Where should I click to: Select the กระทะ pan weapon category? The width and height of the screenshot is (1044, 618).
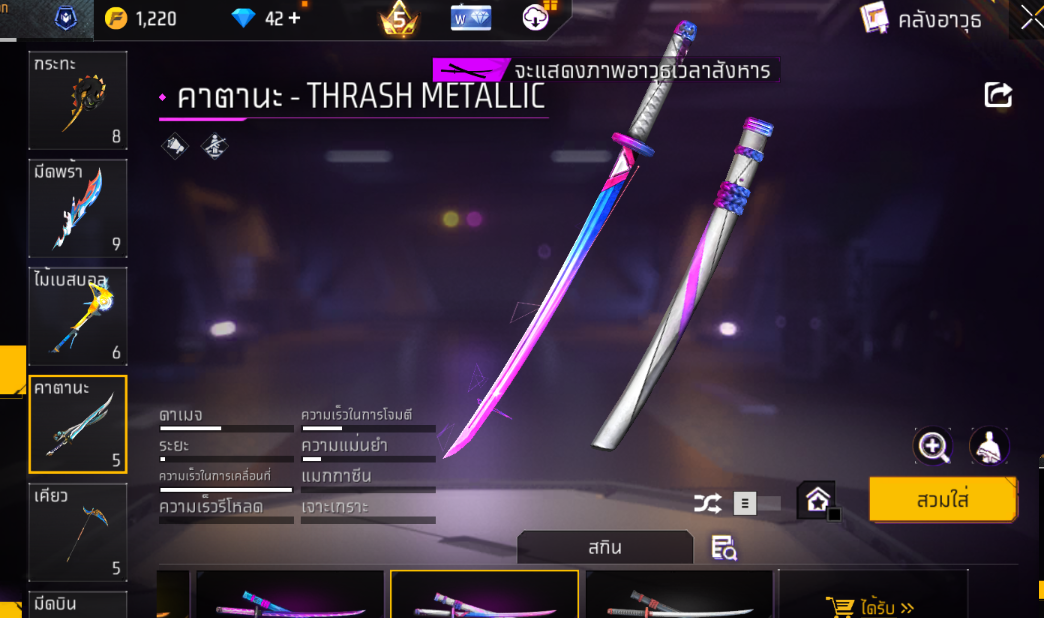pos(78,100)
